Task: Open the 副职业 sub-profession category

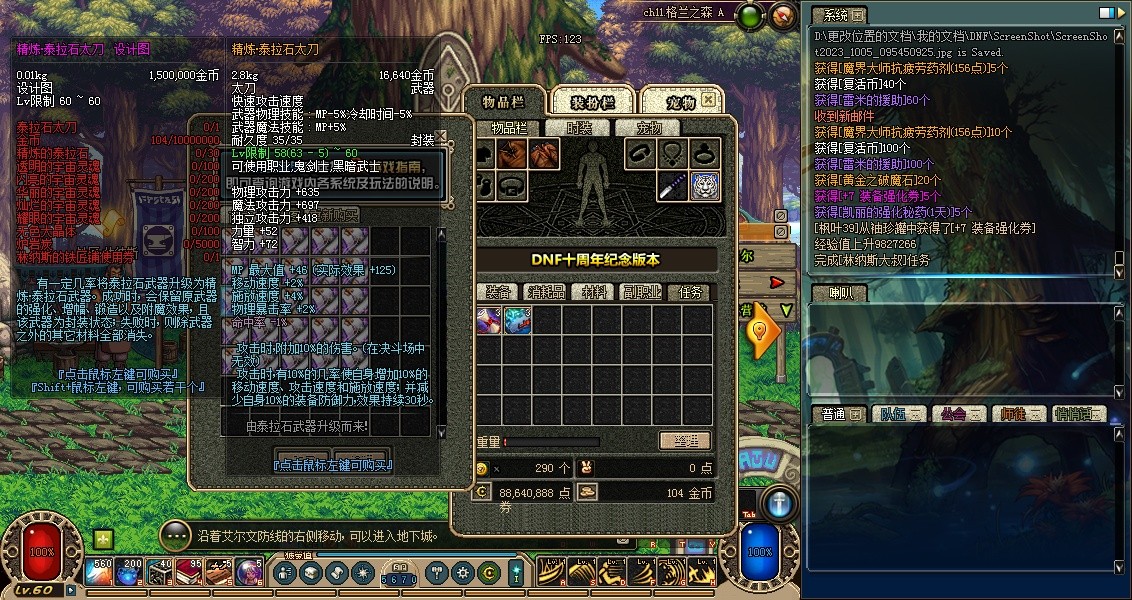Action: [641, 292]
